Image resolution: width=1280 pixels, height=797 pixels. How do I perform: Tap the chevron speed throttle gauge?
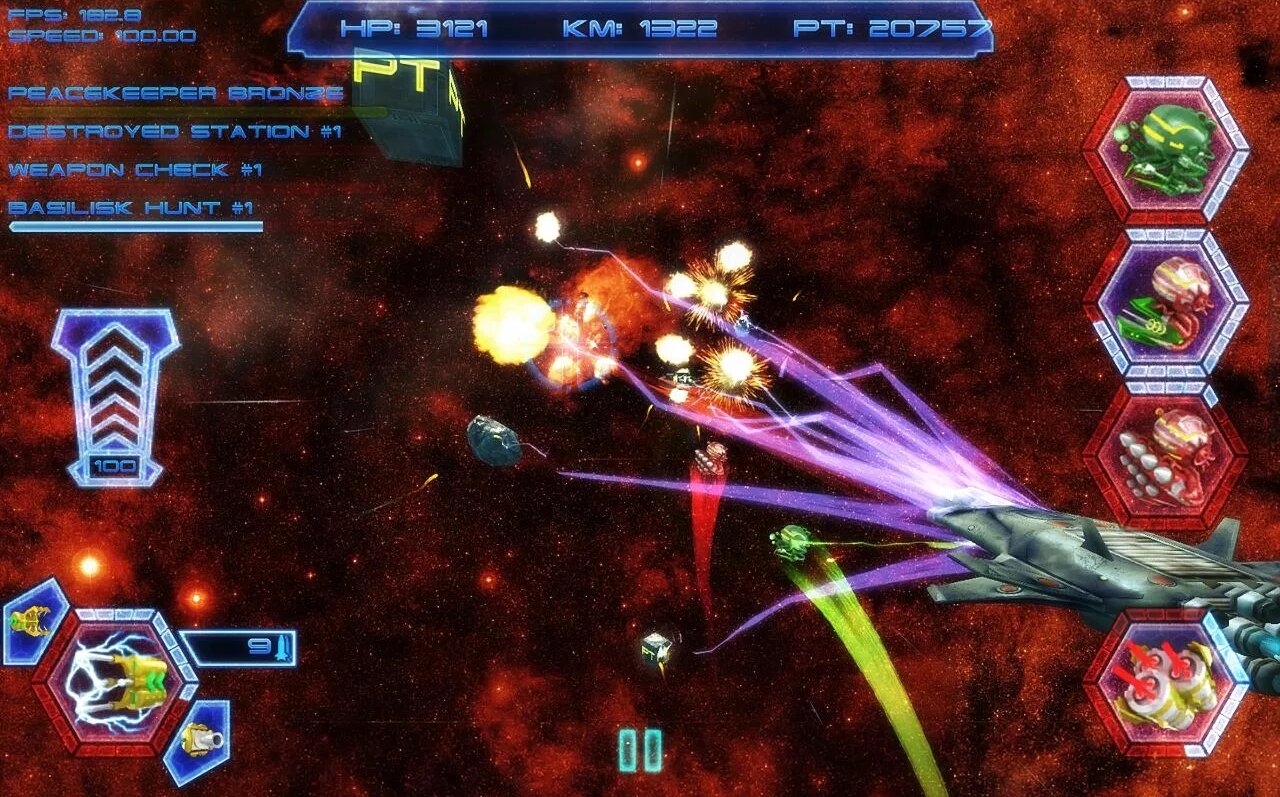[115, 395]
